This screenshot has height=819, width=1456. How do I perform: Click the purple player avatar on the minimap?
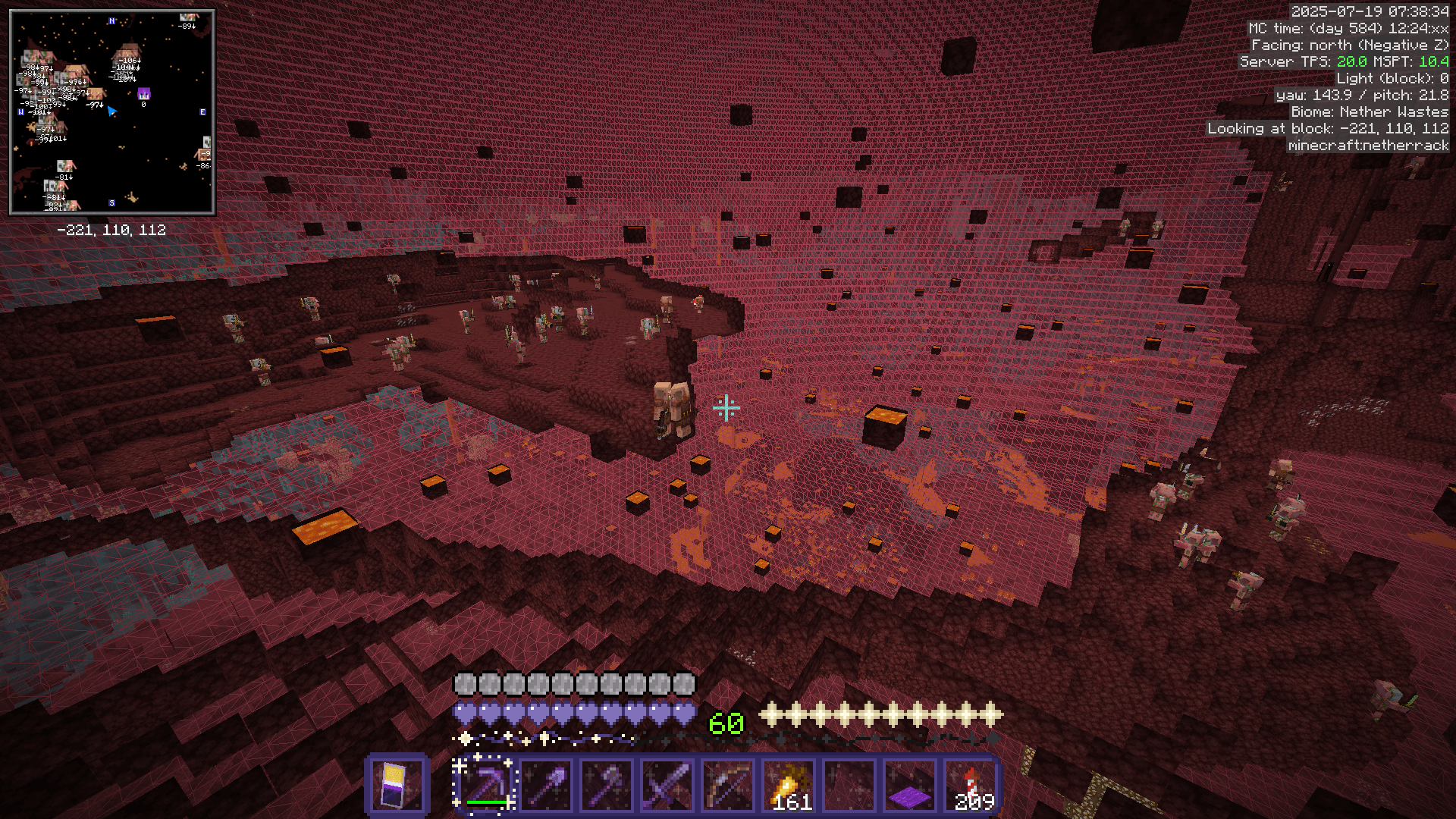click(143, 95)
